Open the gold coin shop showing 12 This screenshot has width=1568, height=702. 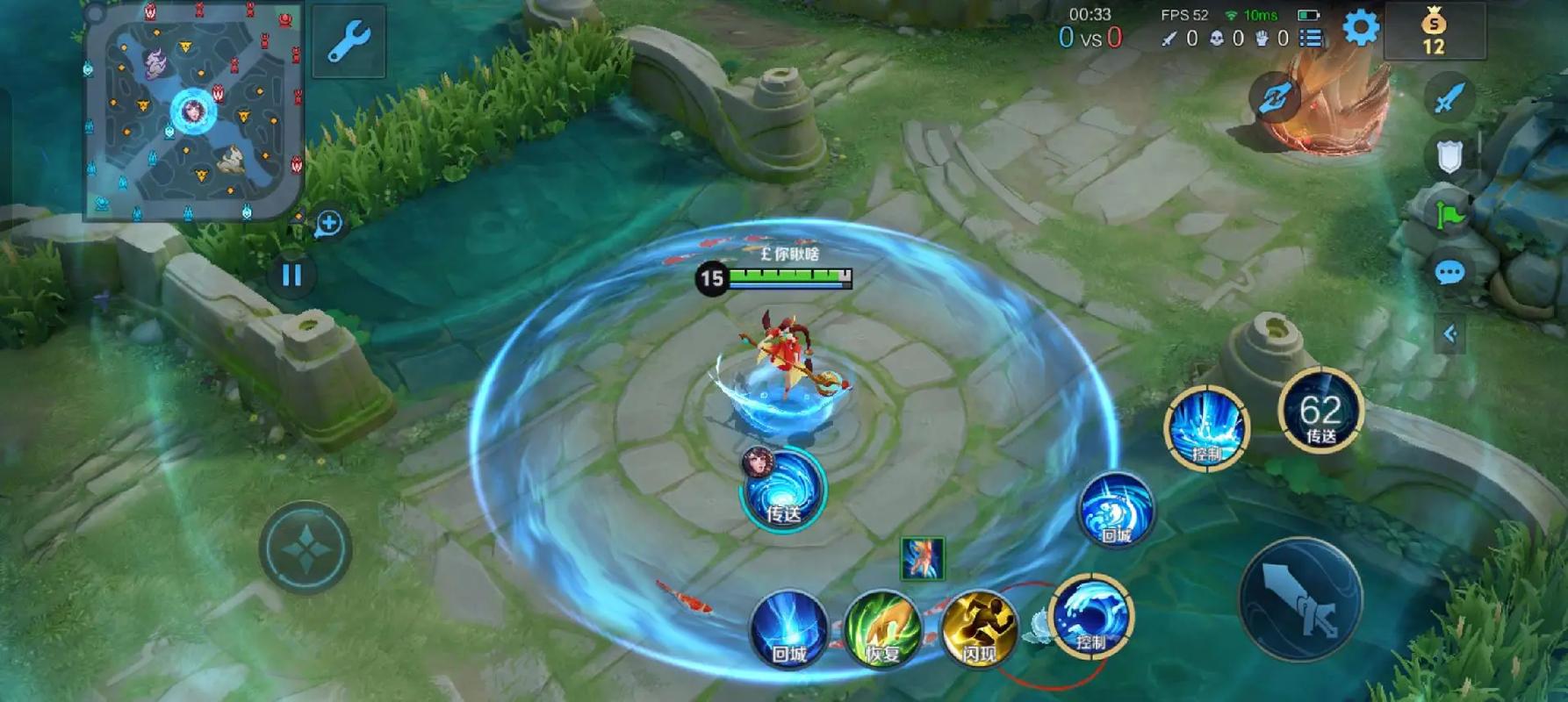(1434, 32)
